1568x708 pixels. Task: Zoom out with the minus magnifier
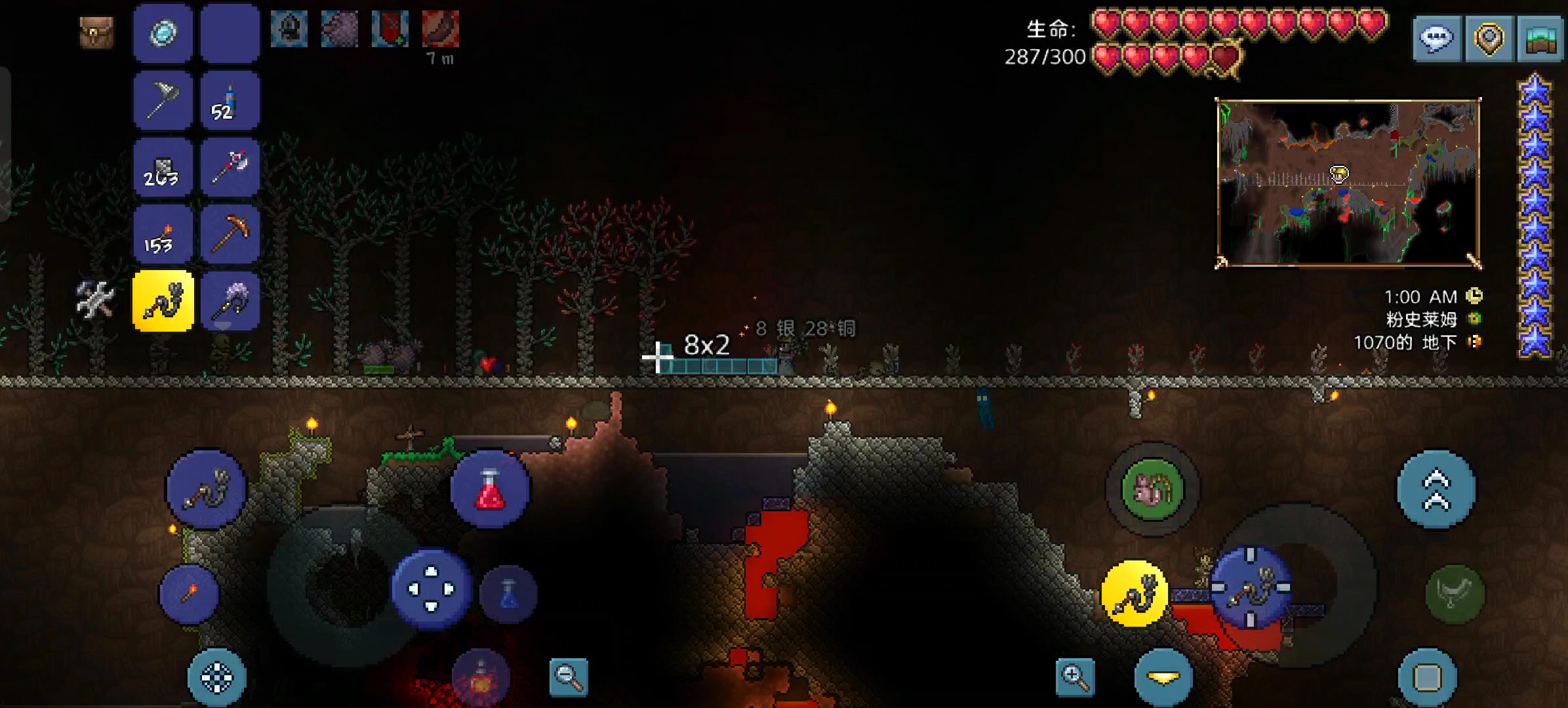(x=569, y=677)
